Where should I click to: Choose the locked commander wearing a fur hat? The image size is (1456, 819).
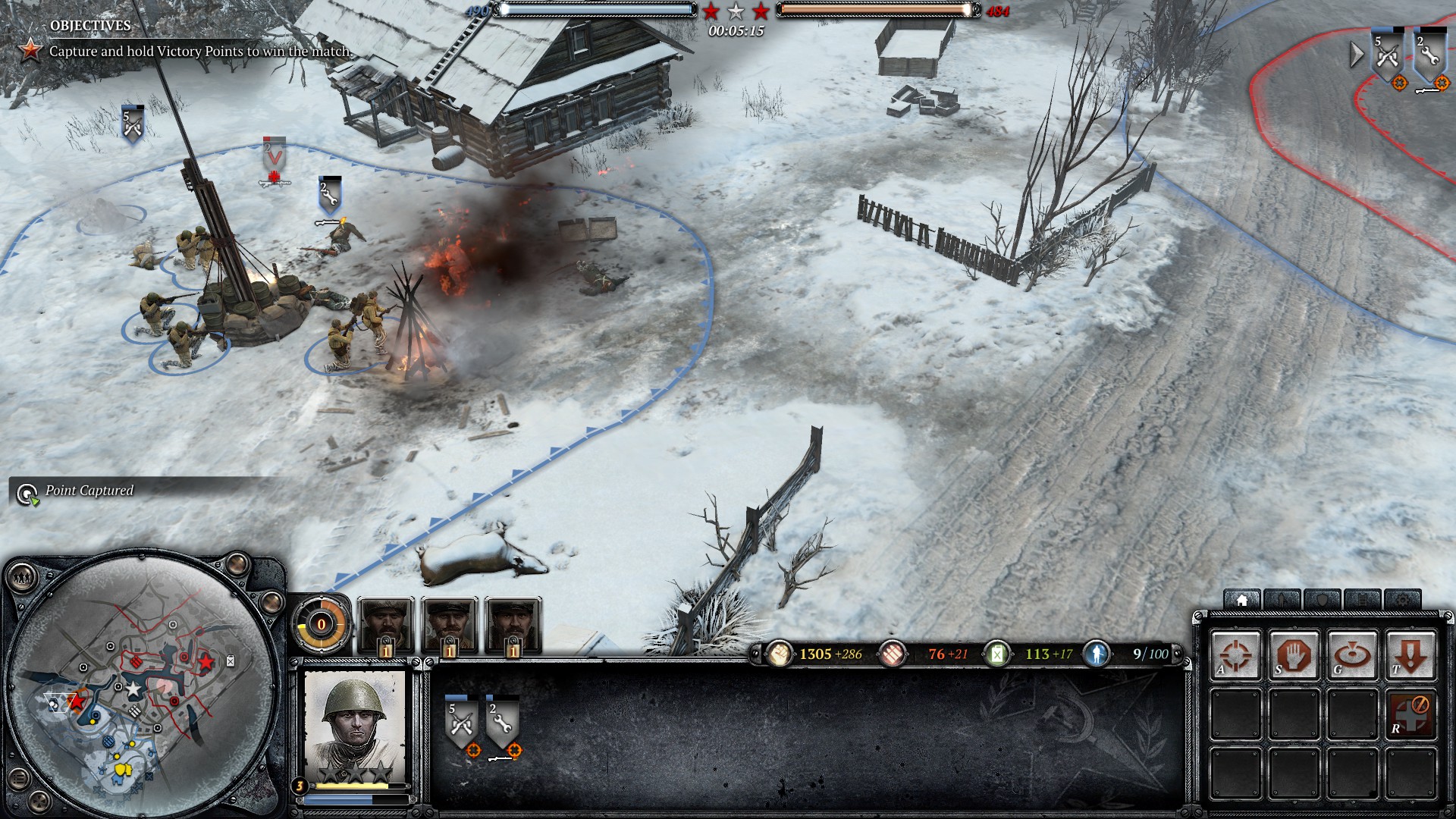386,625
